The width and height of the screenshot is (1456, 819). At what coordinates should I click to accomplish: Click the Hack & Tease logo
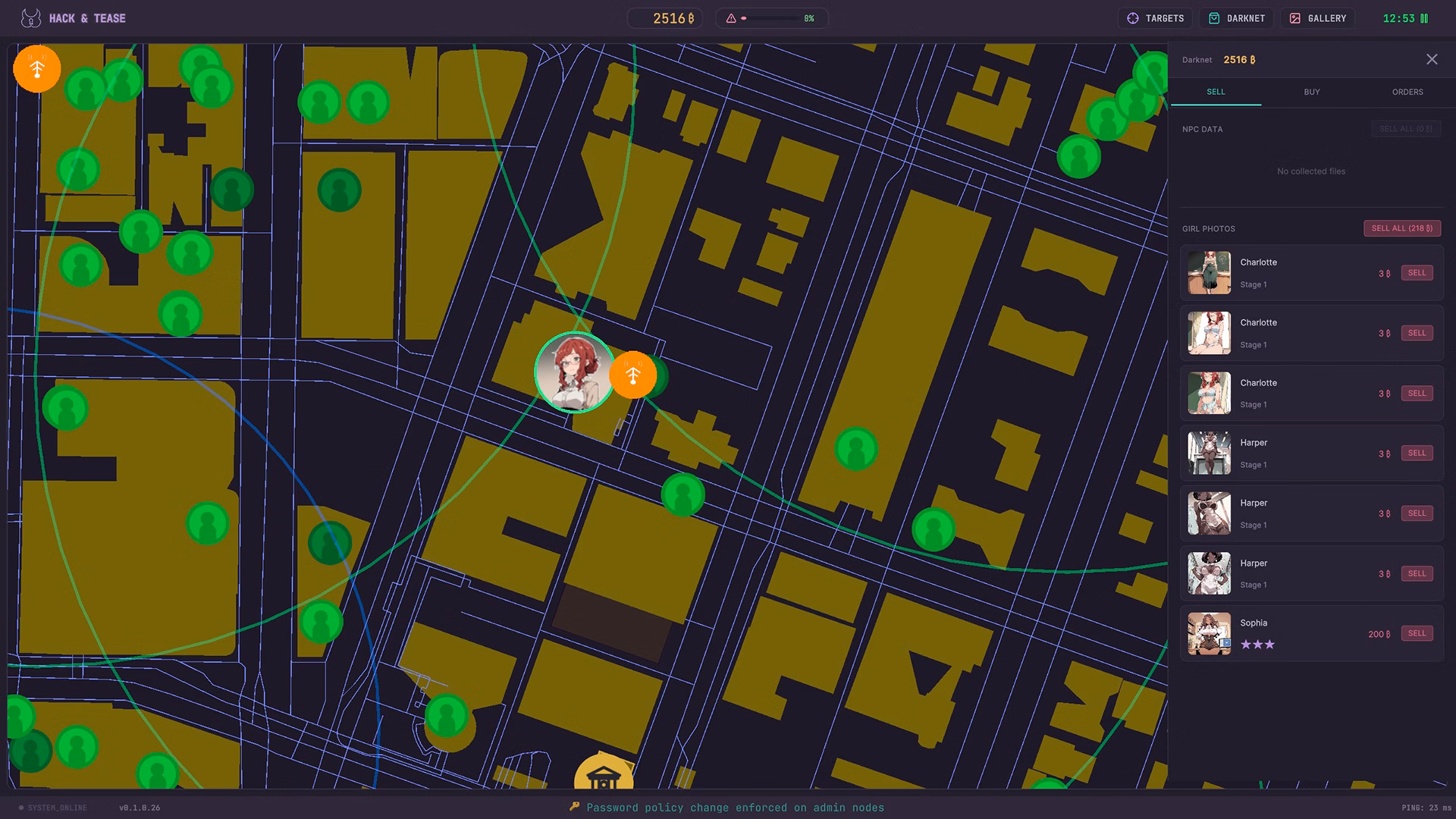(x=31, y=18)
